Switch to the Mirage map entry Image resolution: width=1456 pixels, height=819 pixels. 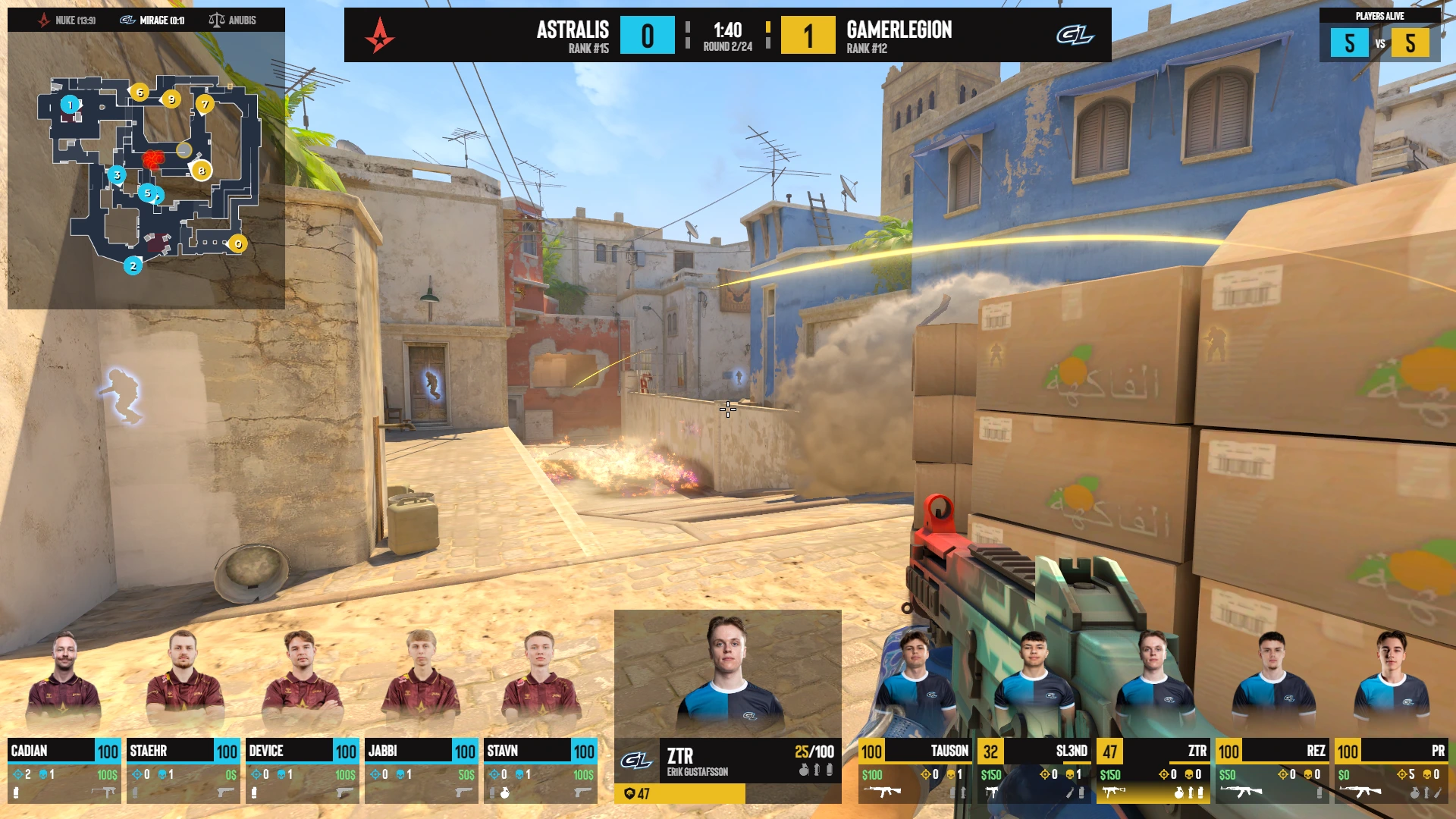pyautogui.click(x=152, y=20)
